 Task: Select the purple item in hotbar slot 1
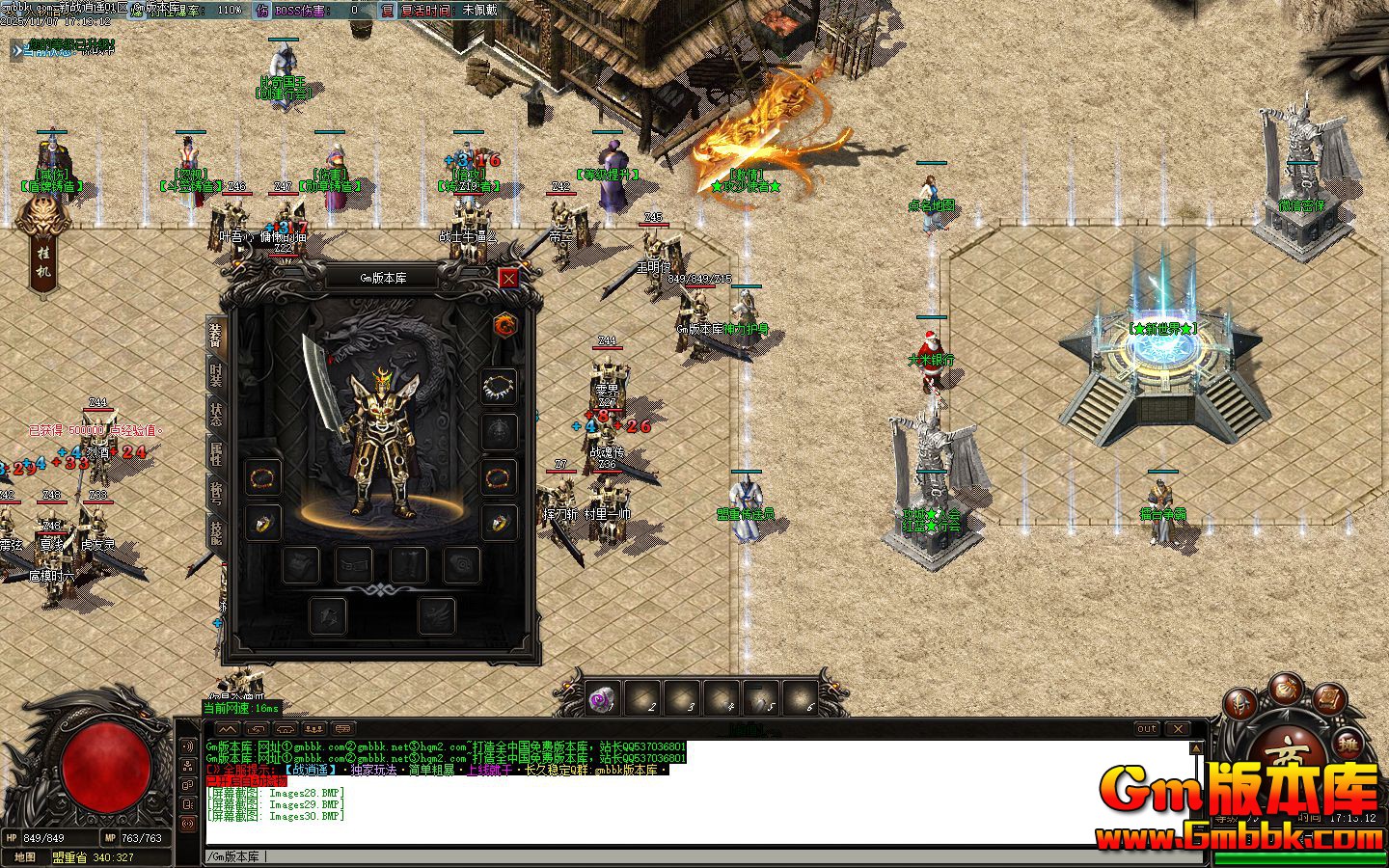[604, 699]
